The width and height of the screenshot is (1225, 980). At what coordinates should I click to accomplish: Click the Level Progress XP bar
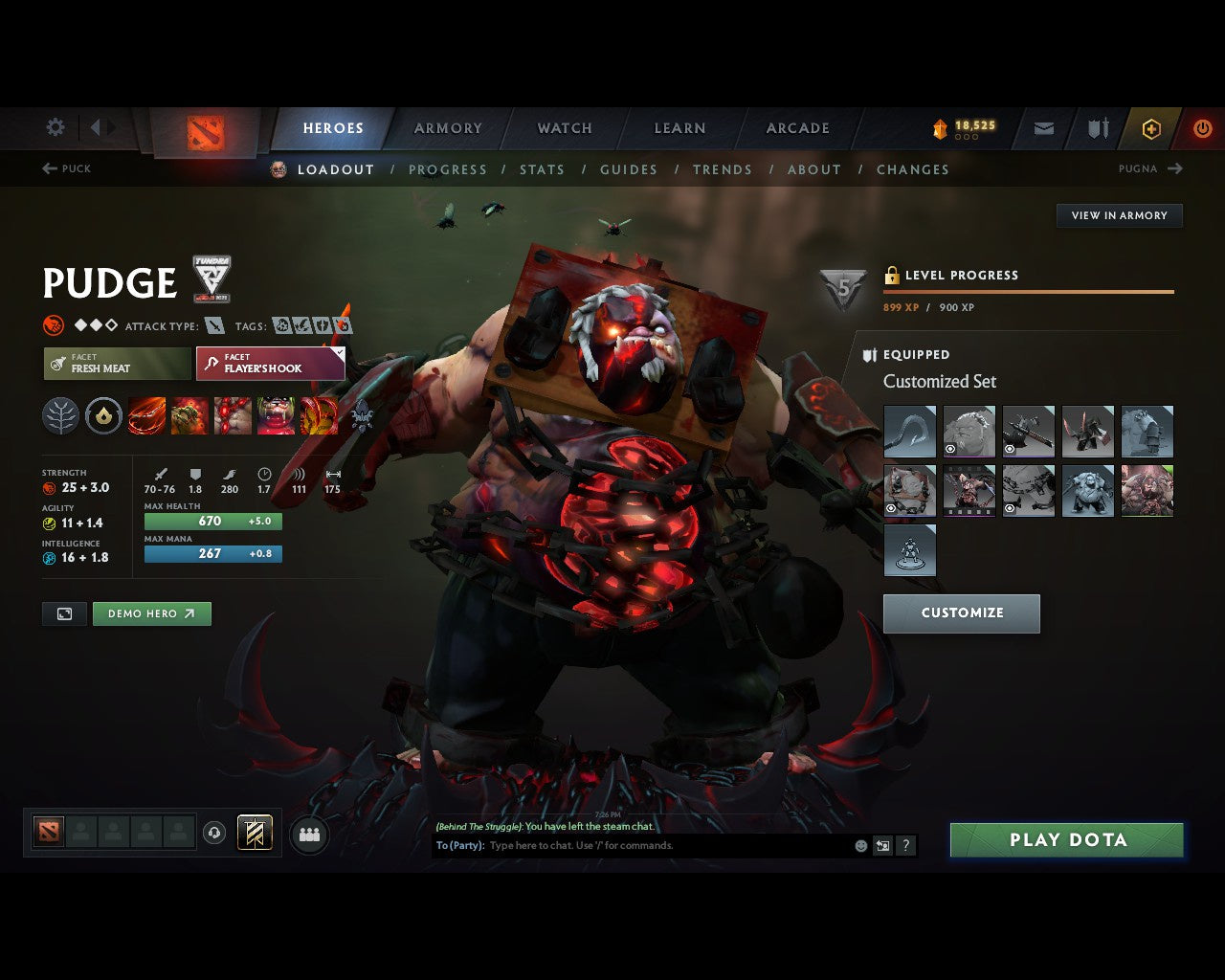click(x=1029, y=290)
